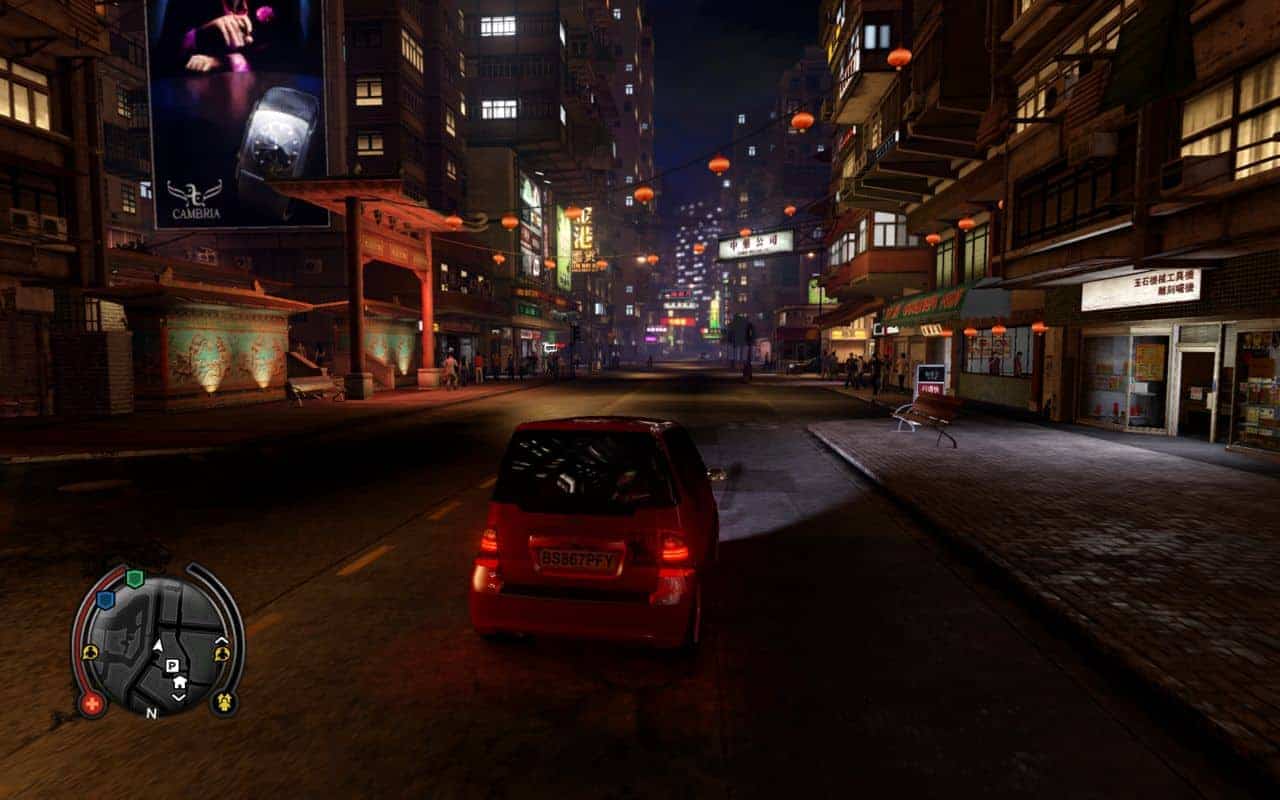Click the yellow Face meter icon
1280x800 pixels.
coord(223,702)
